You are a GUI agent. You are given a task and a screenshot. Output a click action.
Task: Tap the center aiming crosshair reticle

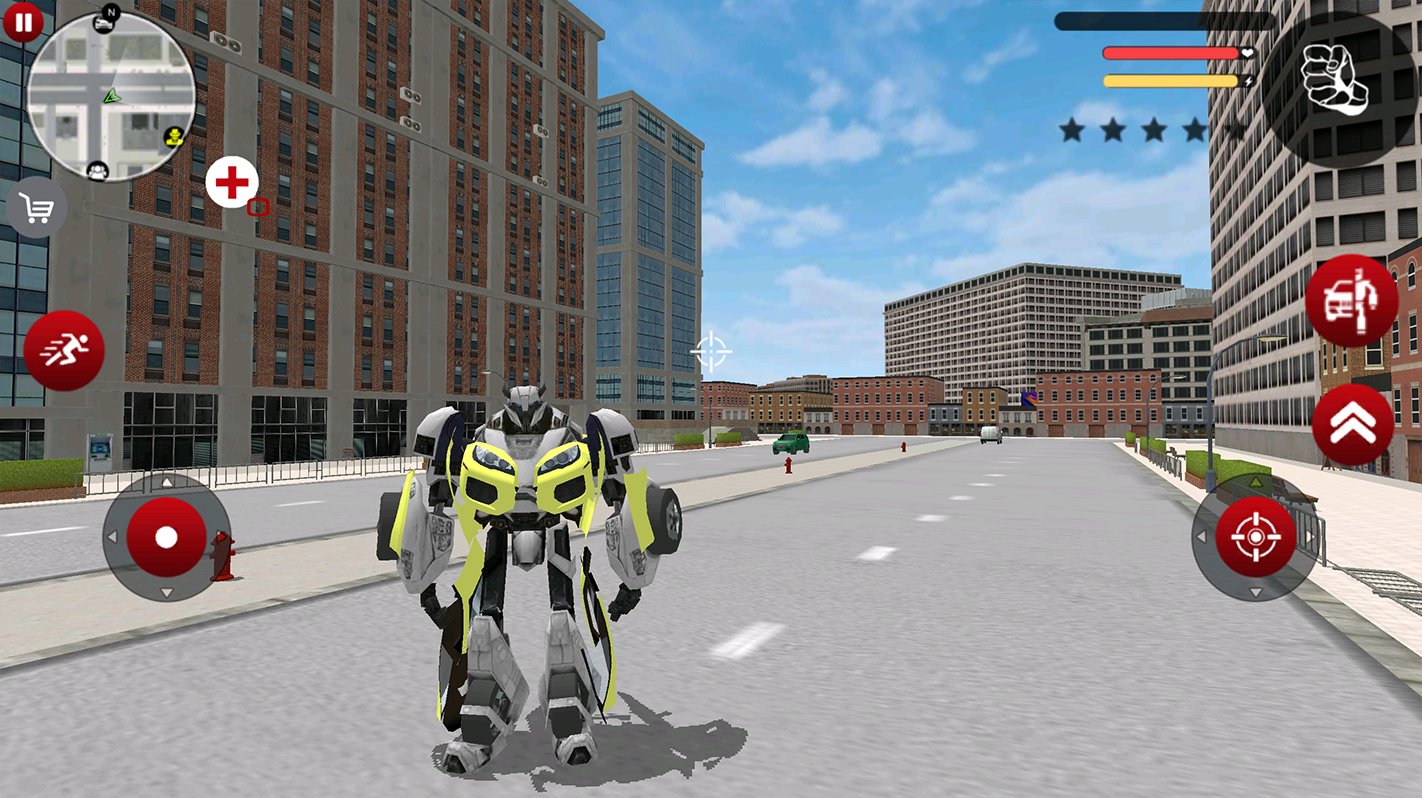click(713, 351)
